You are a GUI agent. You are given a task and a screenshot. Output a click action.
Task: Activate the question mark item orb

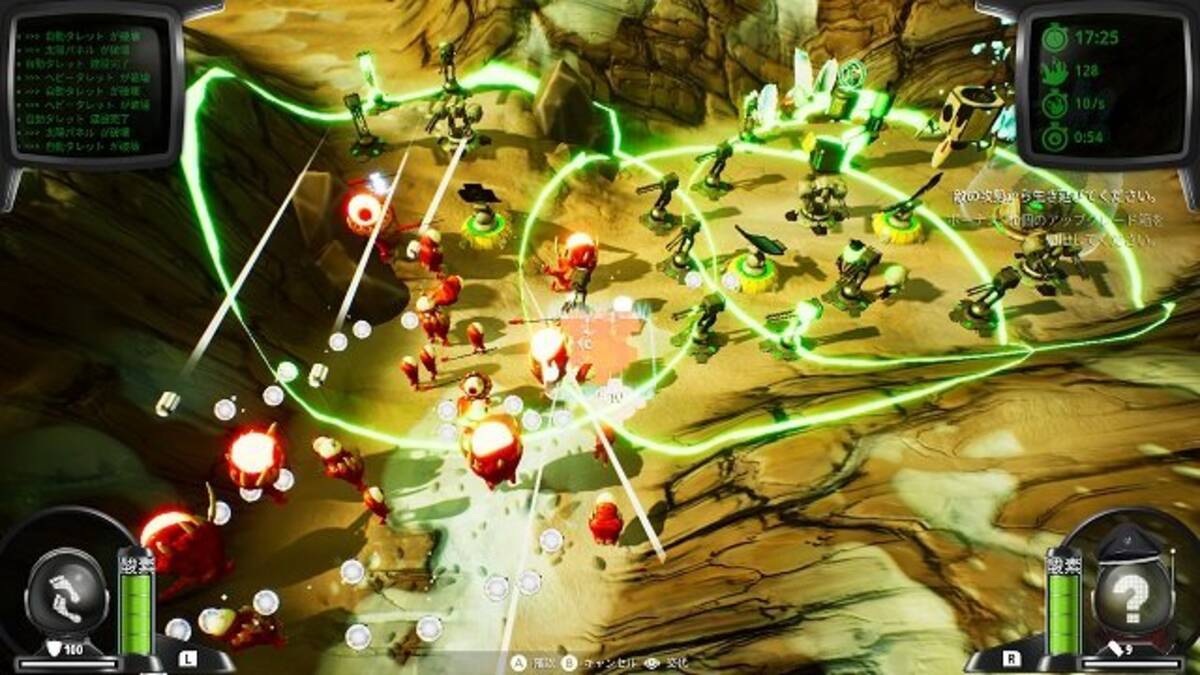(1133, 598)
